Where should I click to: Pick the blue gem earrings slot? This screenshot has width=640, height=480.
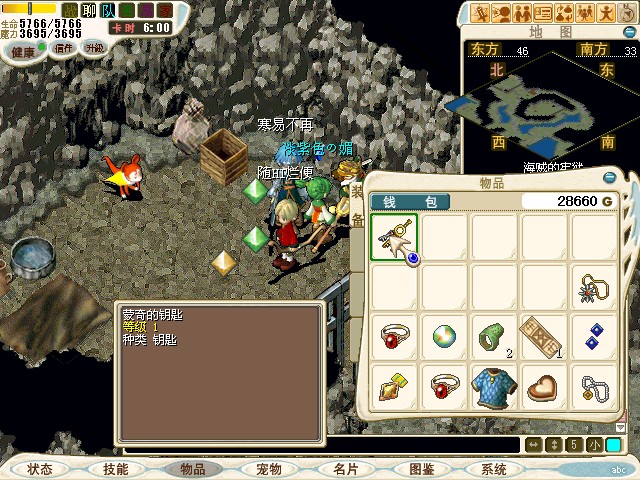coord(594,335)
